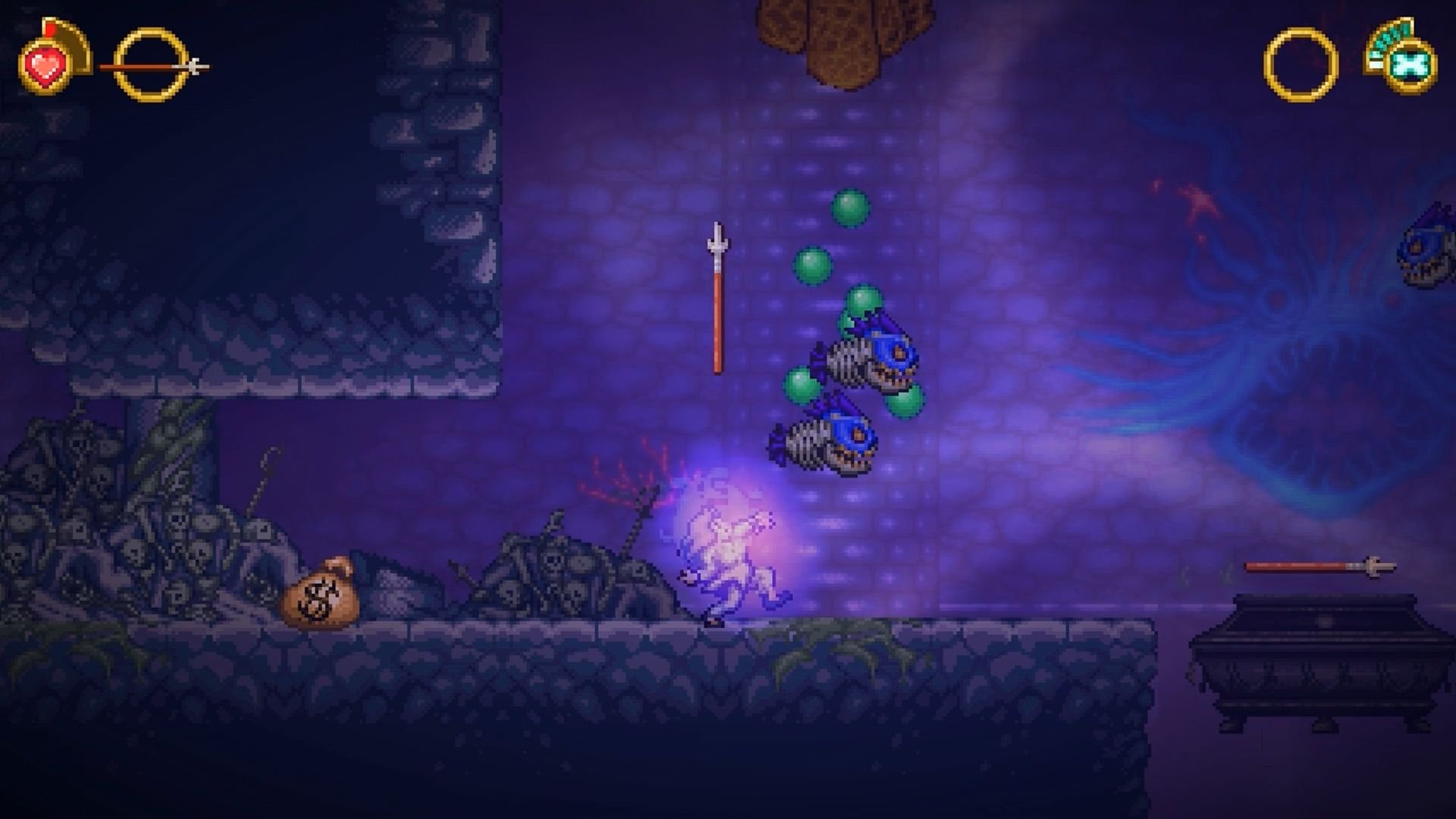Click the red heart gem inside the medallion
The height and width of the screenshot is (819, 1456).
coord(44,68)
